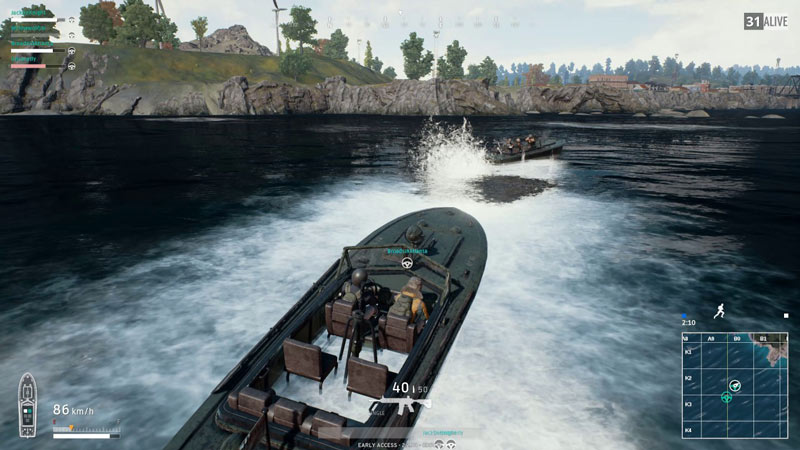Click the steering wheel icon above the driver
800x450 pixels.
coord(407,263)
